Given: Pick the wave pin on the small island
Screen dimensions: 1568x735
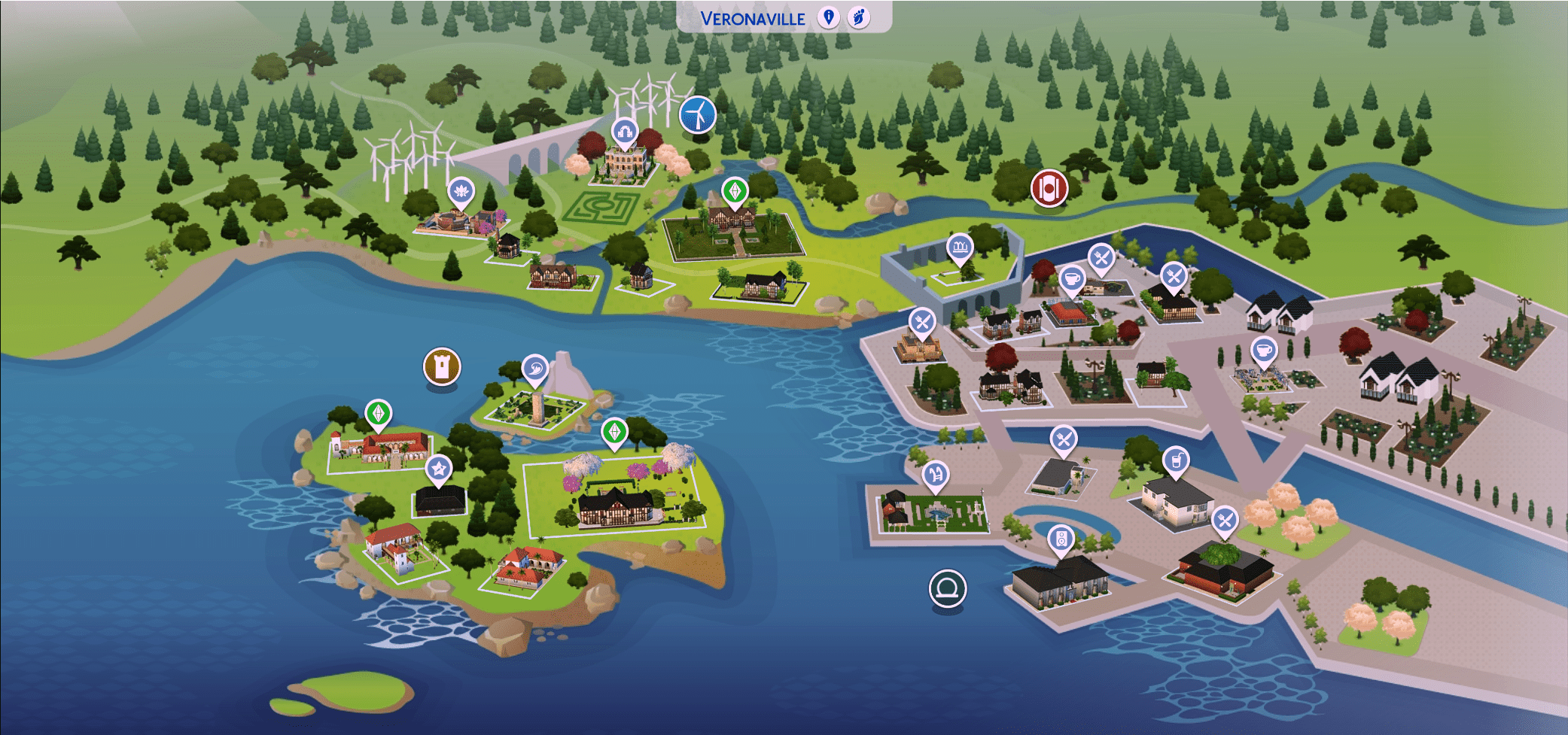Looking at the screenshot, I should 534,369.
